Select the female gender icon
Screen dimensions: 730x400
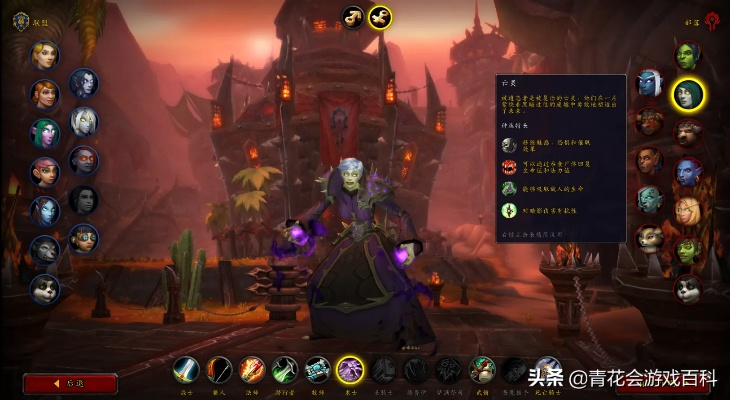379,17
